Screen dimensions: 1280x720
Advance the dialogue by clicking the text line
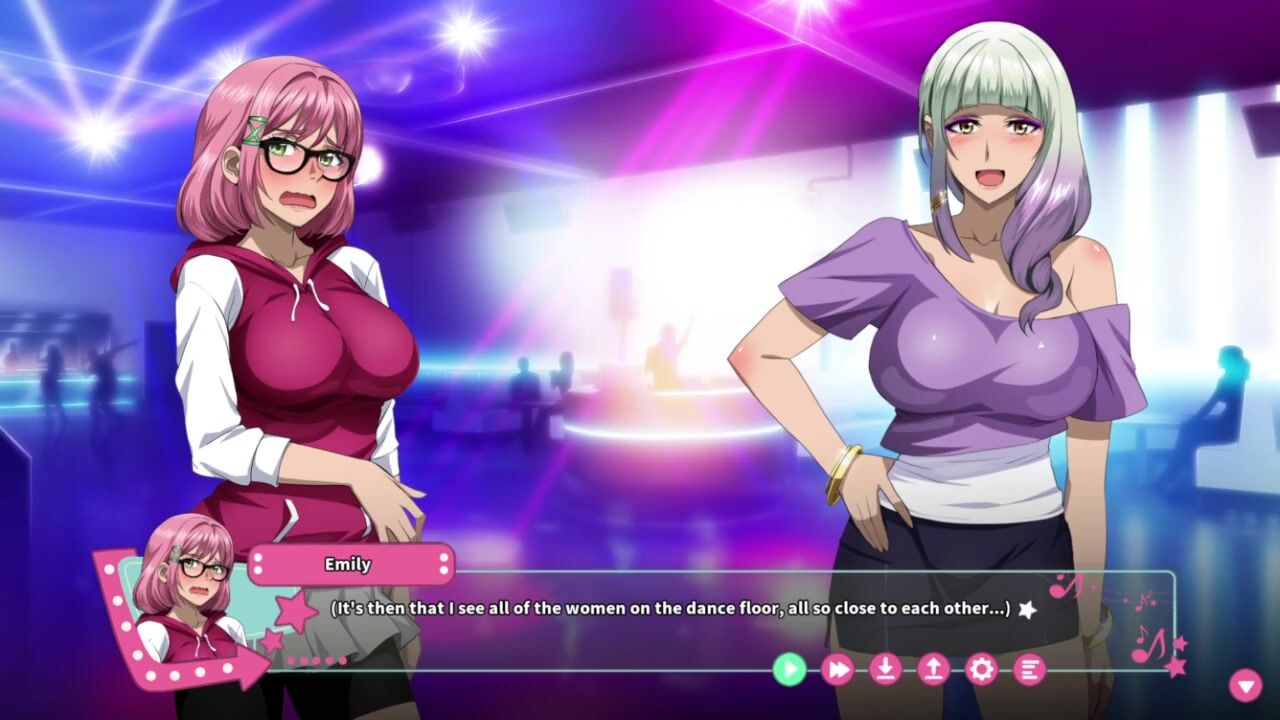[x=670, y=608]
